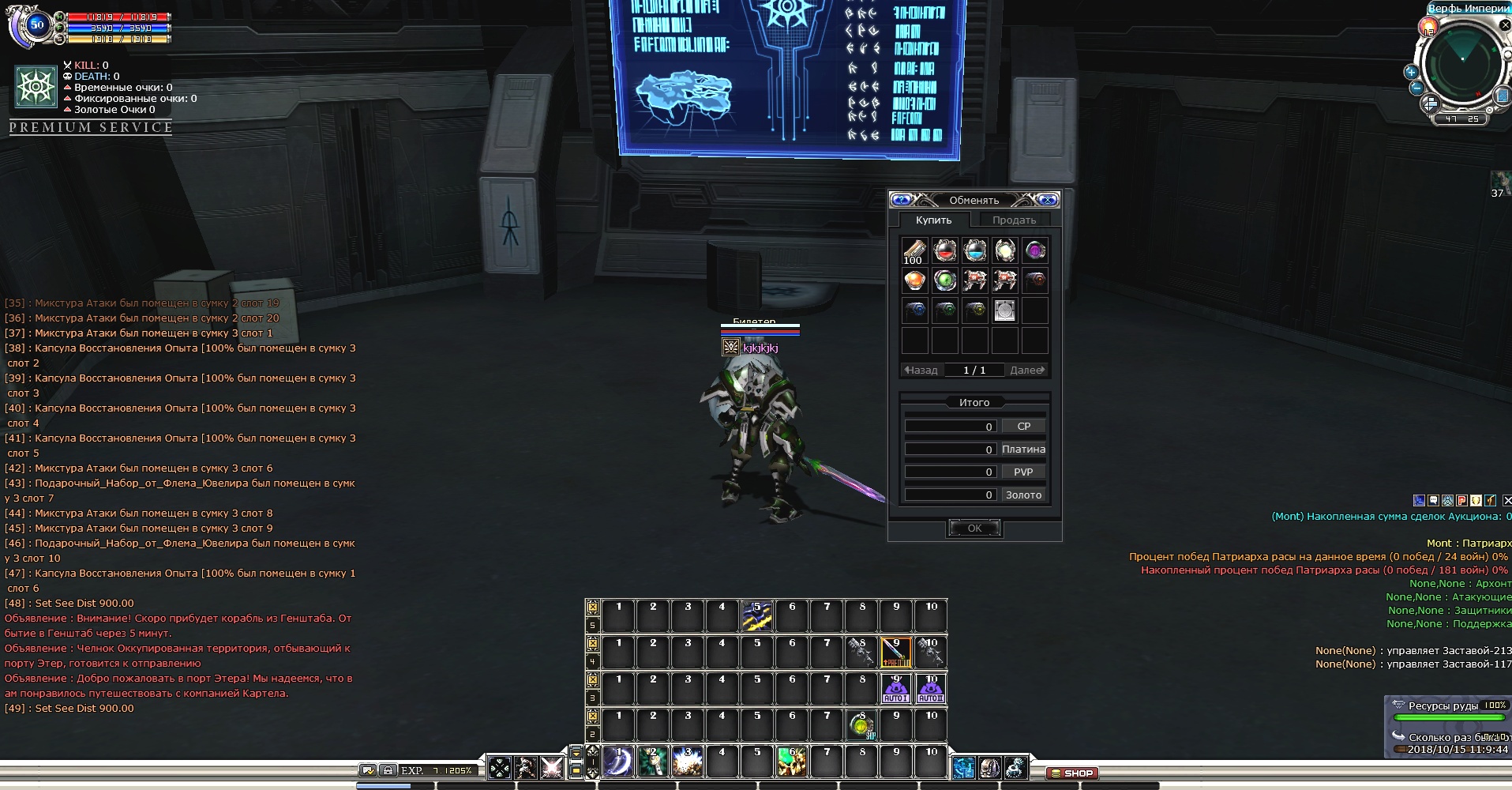Screen dimensions: 1512x790
Task: Zoom in the minimap with plus button
Action: coord(1411,72)
